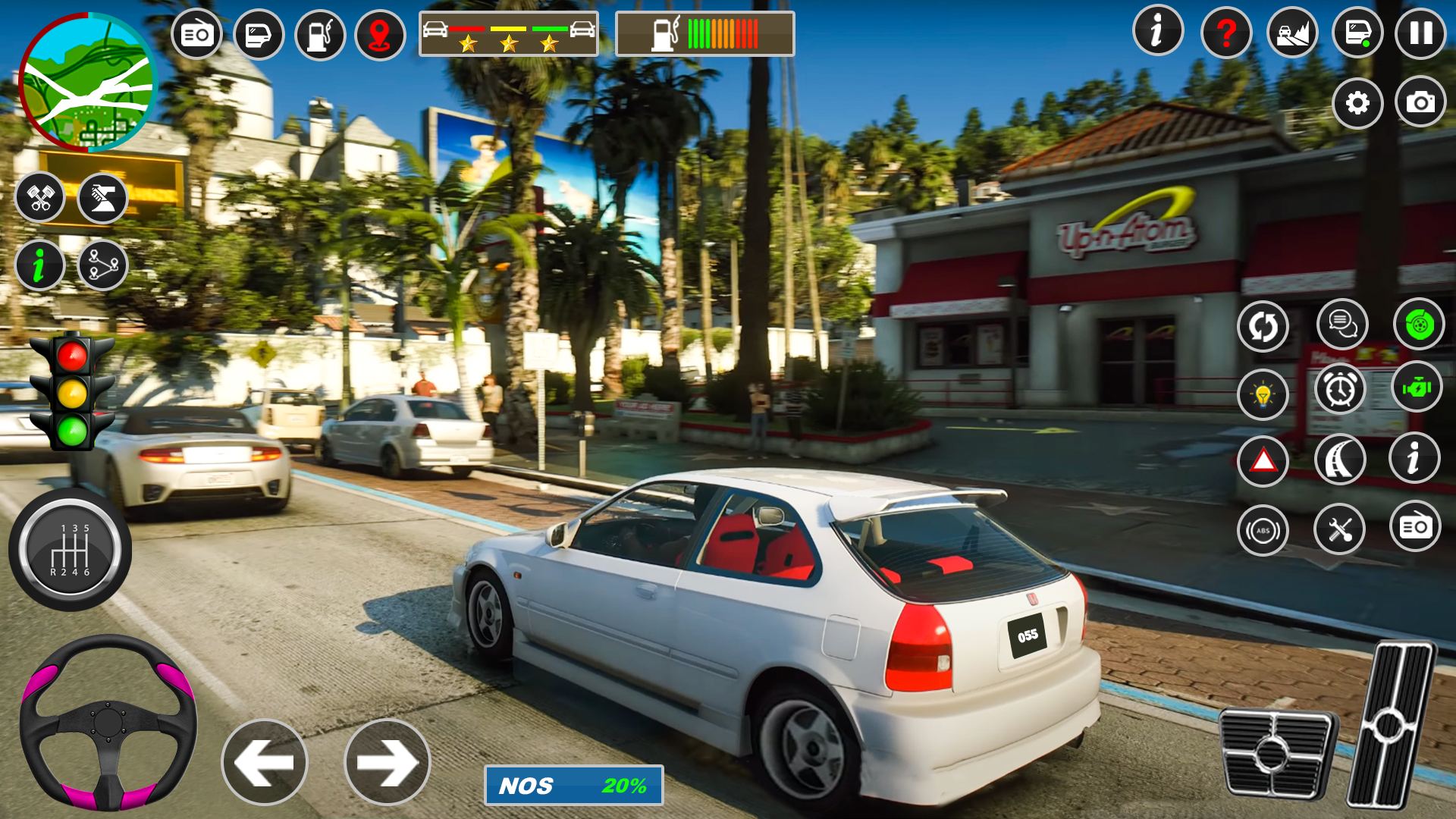Toggle the headlights bulb icon

[x=1262, y=395]
